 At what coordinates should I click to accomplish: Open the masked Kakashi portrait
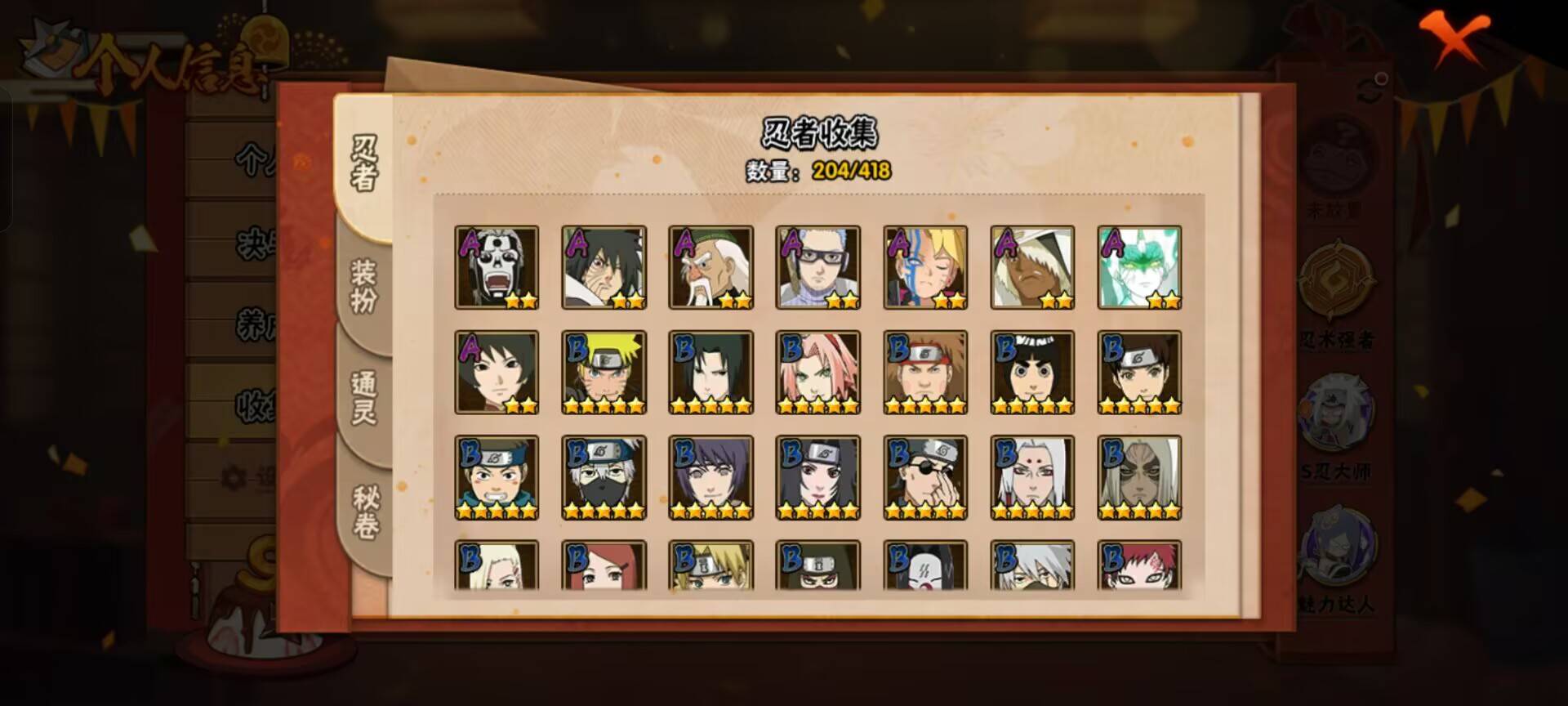click(602, 479)
